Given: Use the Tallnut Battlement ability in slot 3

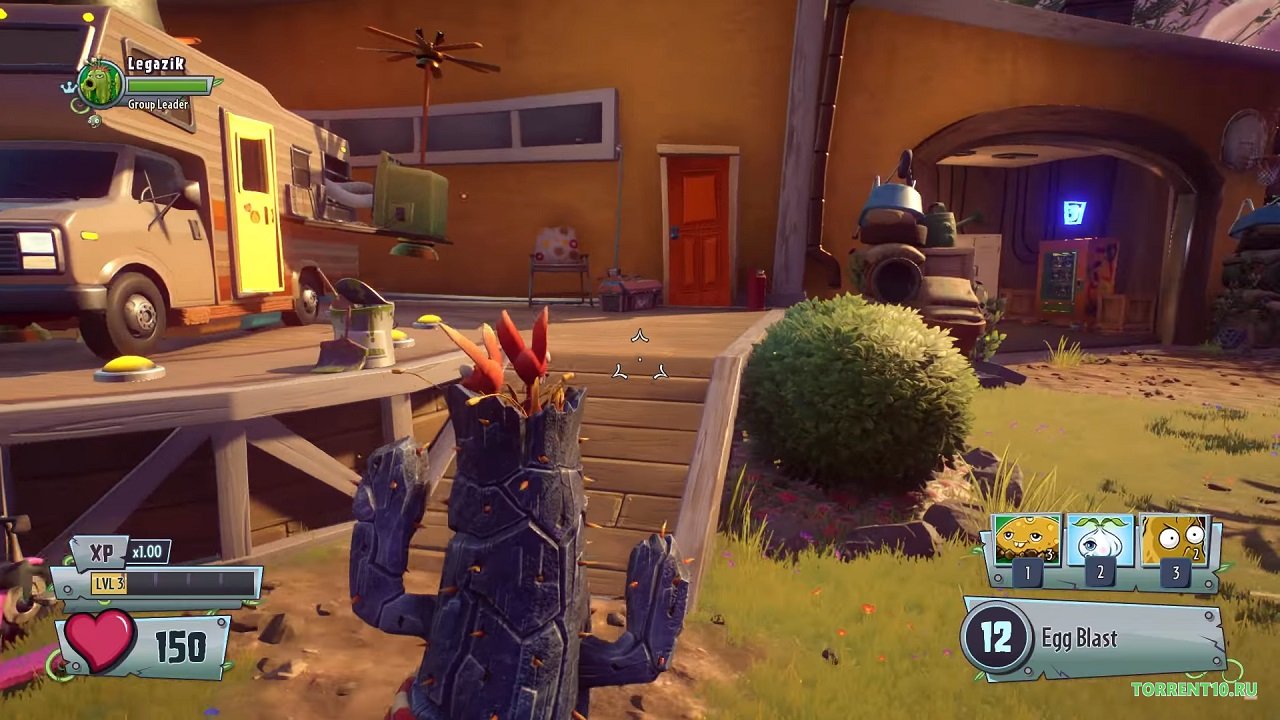Looking at the screenshot, I should 1175,541.
